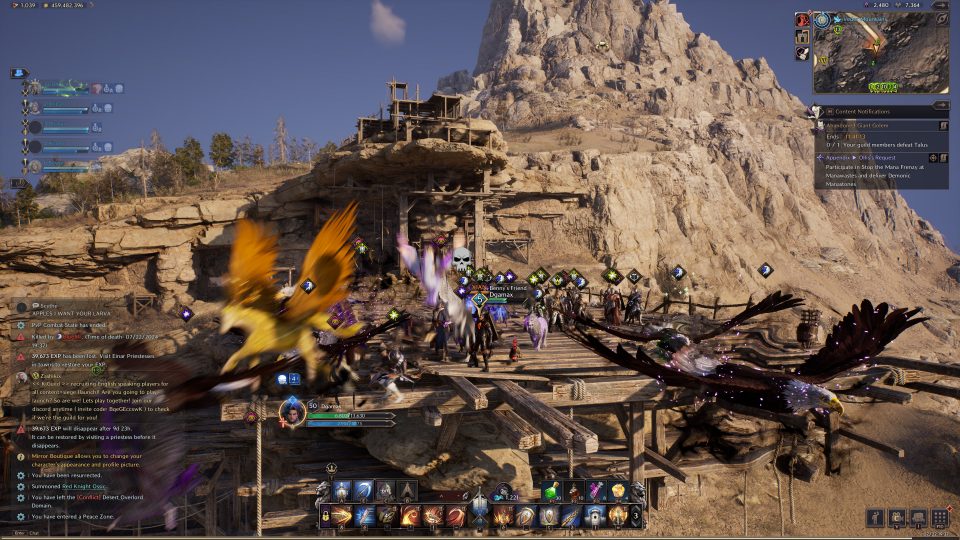Viewport: 960px width, 540px height.
Task: Open the minimap
Action: pos(881,52)
